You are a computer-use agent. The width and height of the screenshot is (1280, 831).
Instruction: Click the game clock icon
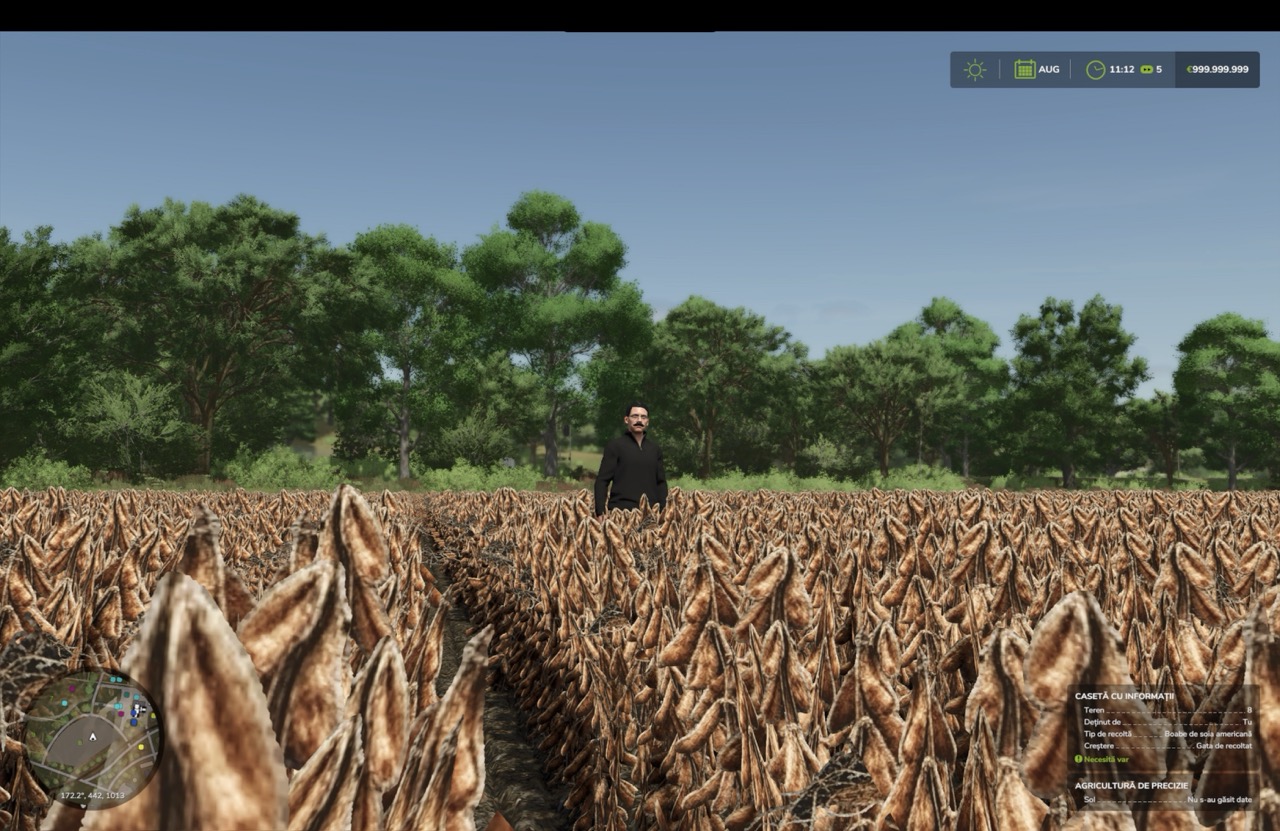click(x=1096, y=70)
